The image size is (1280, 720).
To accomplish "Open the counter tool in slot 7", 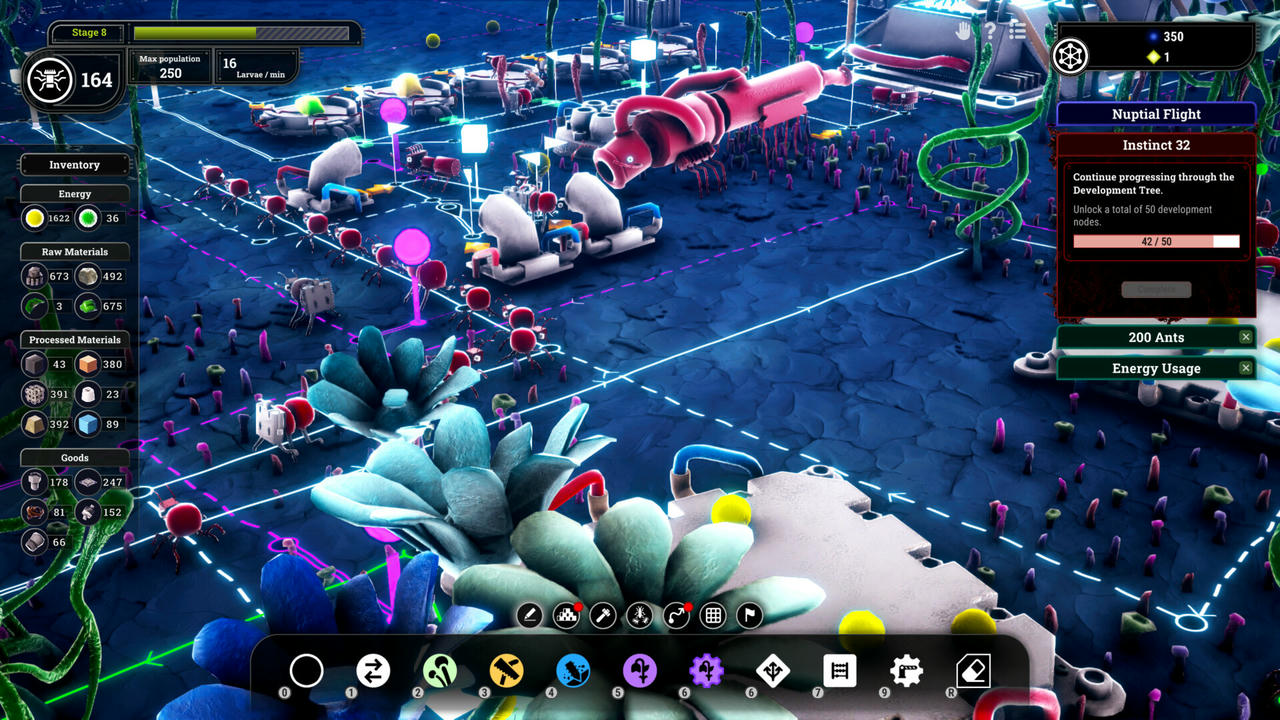I will [x=840, y=671].
